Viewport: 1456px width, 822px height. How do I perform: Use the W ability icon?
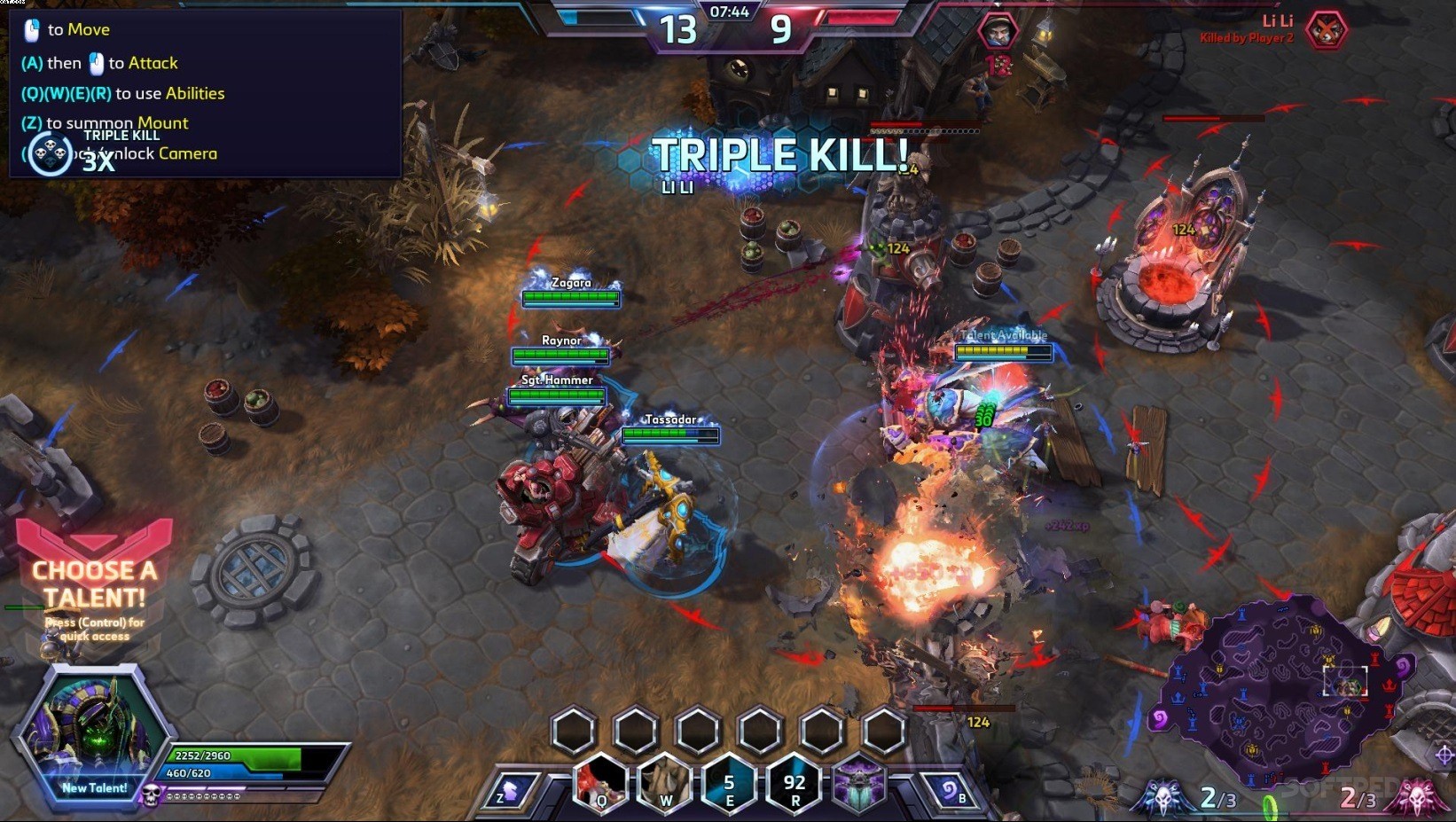coord(665,782)
